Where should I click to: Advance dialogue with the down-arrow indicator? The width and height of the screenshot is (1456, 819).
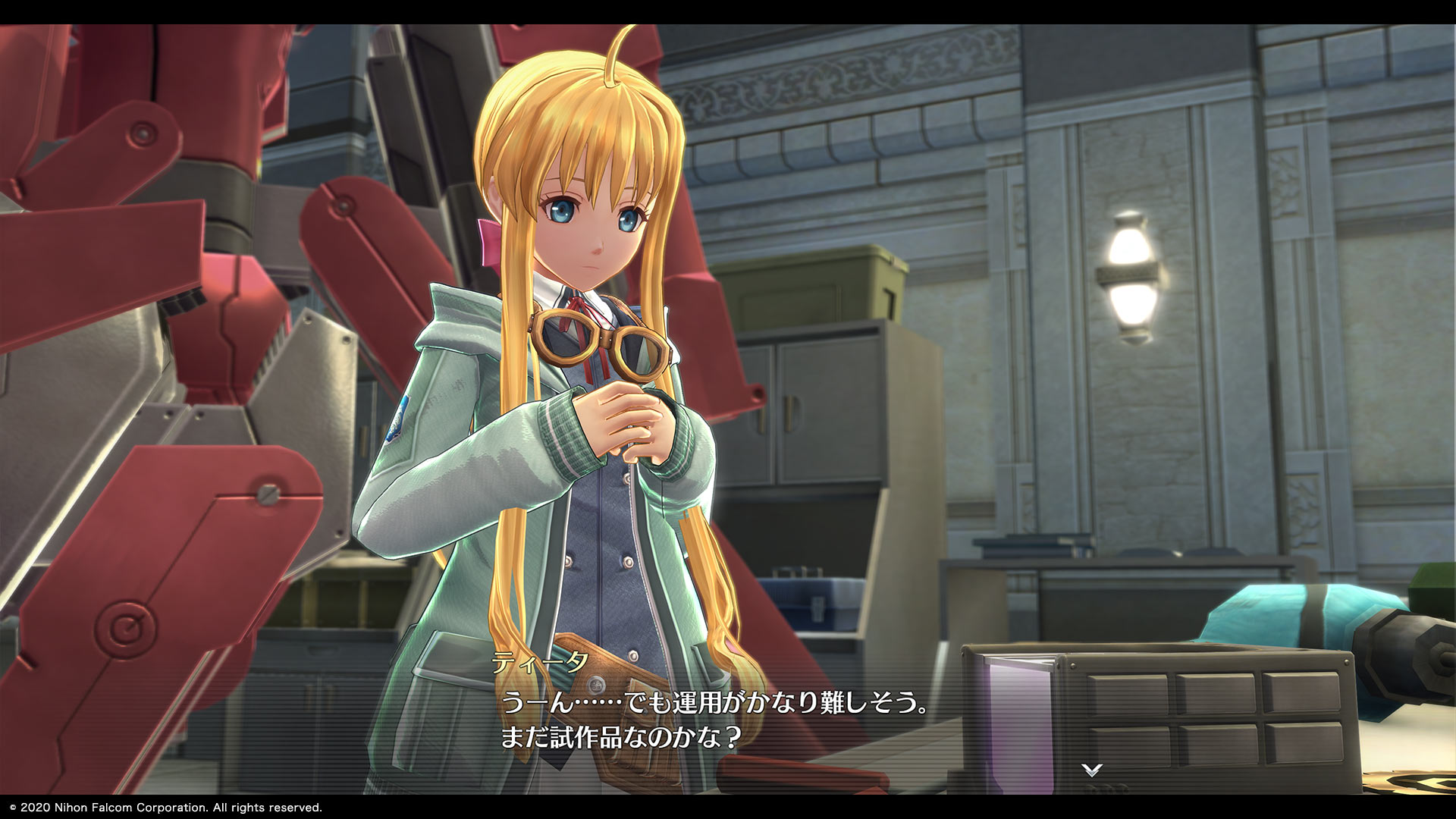pyautogui.click(x=1091, y=770)
